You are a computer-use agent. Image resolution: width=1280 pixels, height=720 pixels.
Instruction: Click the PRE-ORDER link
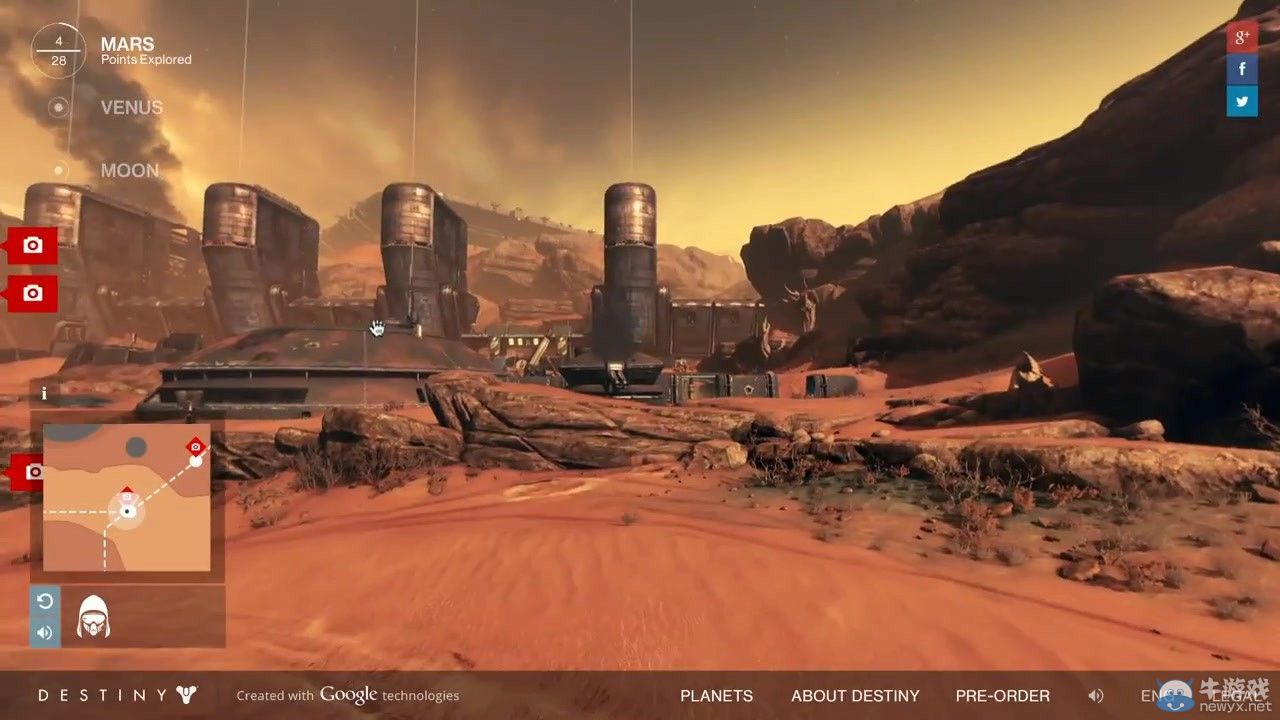1002,695
